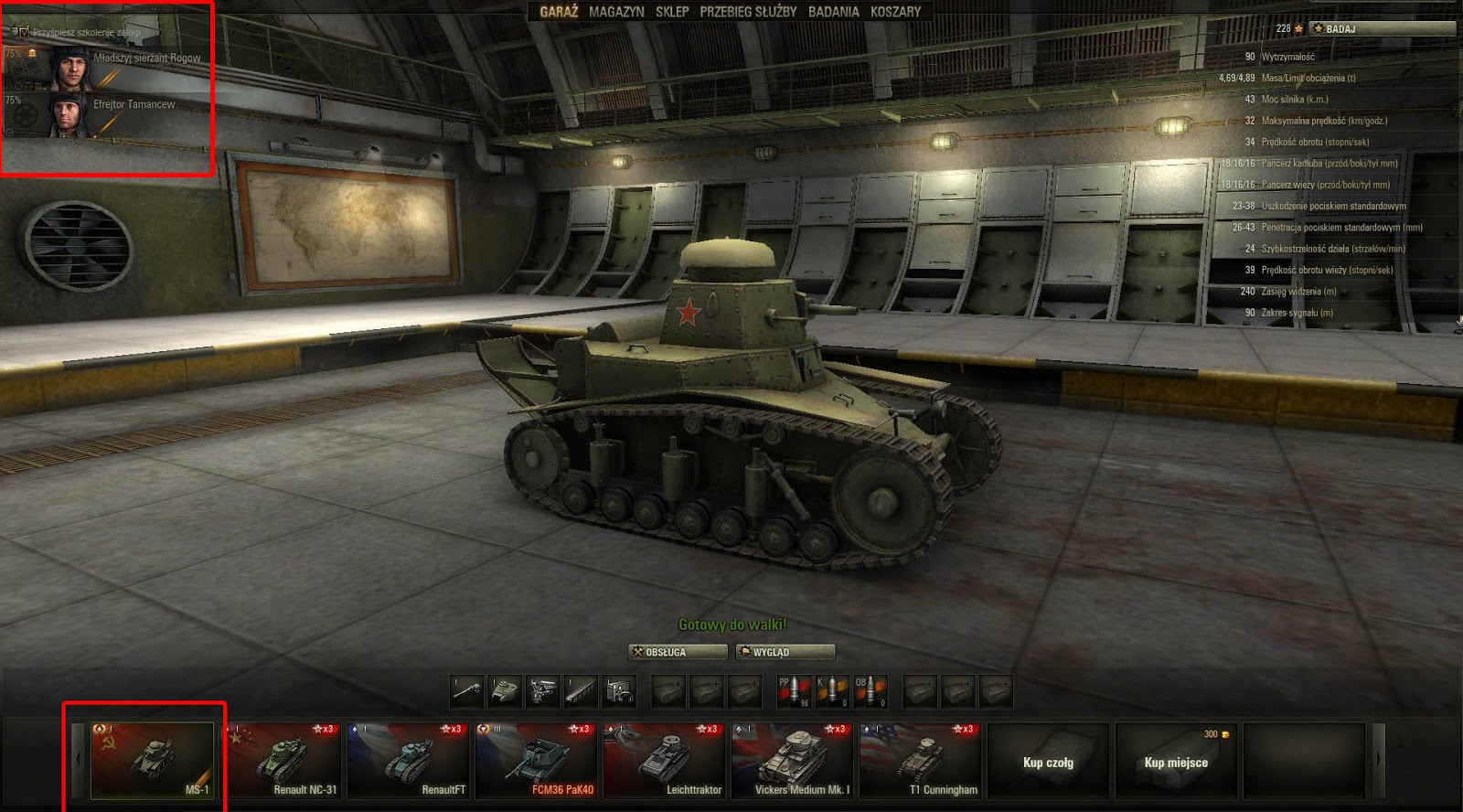Open the turret module slot icon
The width and height of the screenshot is (1463, 812).
[x=506, y=691]
